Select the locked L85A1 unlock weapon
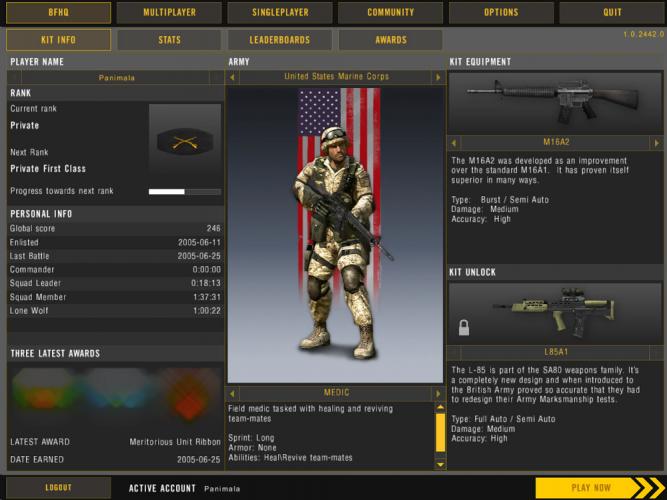The image size is (667, 500). pyautogui.click(x=555, y=312)
